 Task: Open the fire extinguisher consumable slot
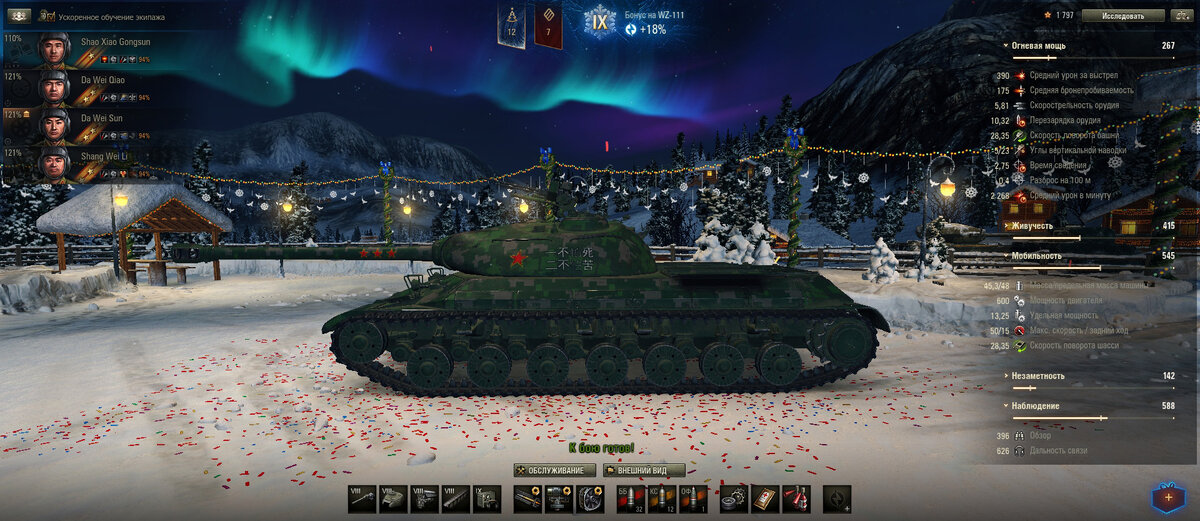(x=796, y=498)
